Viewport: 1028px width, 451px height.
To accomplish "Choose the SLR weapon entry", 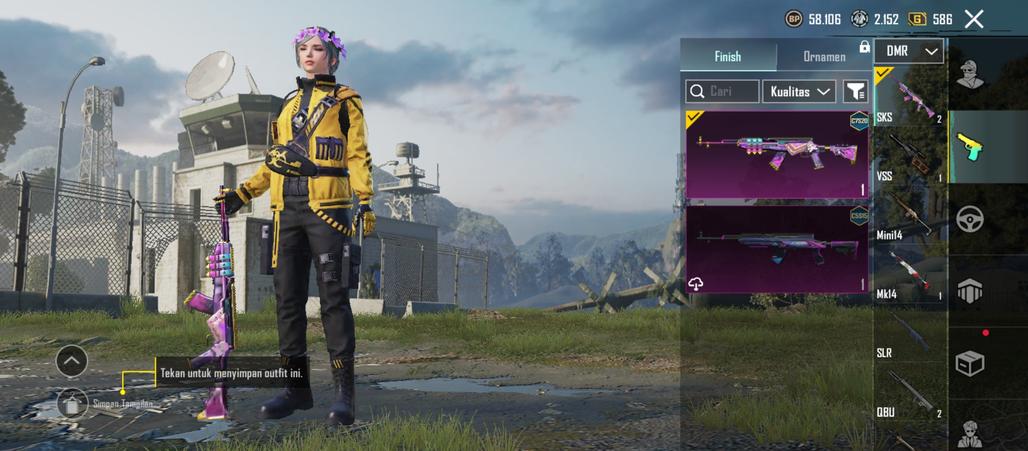I will 909,333.
